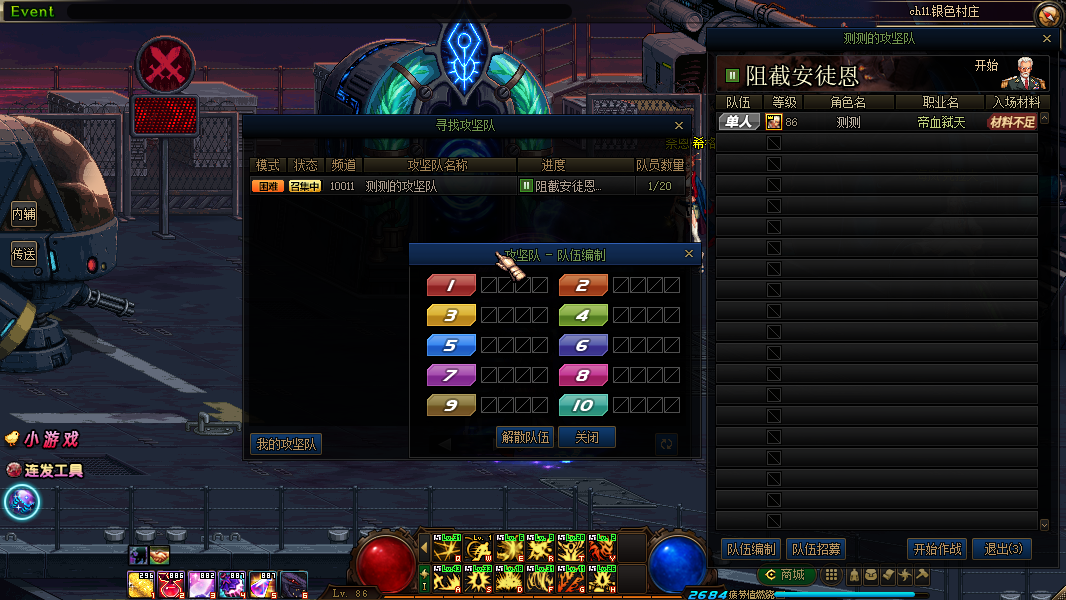Use the red potion in quick slot 2

click(x=171, y=584)
